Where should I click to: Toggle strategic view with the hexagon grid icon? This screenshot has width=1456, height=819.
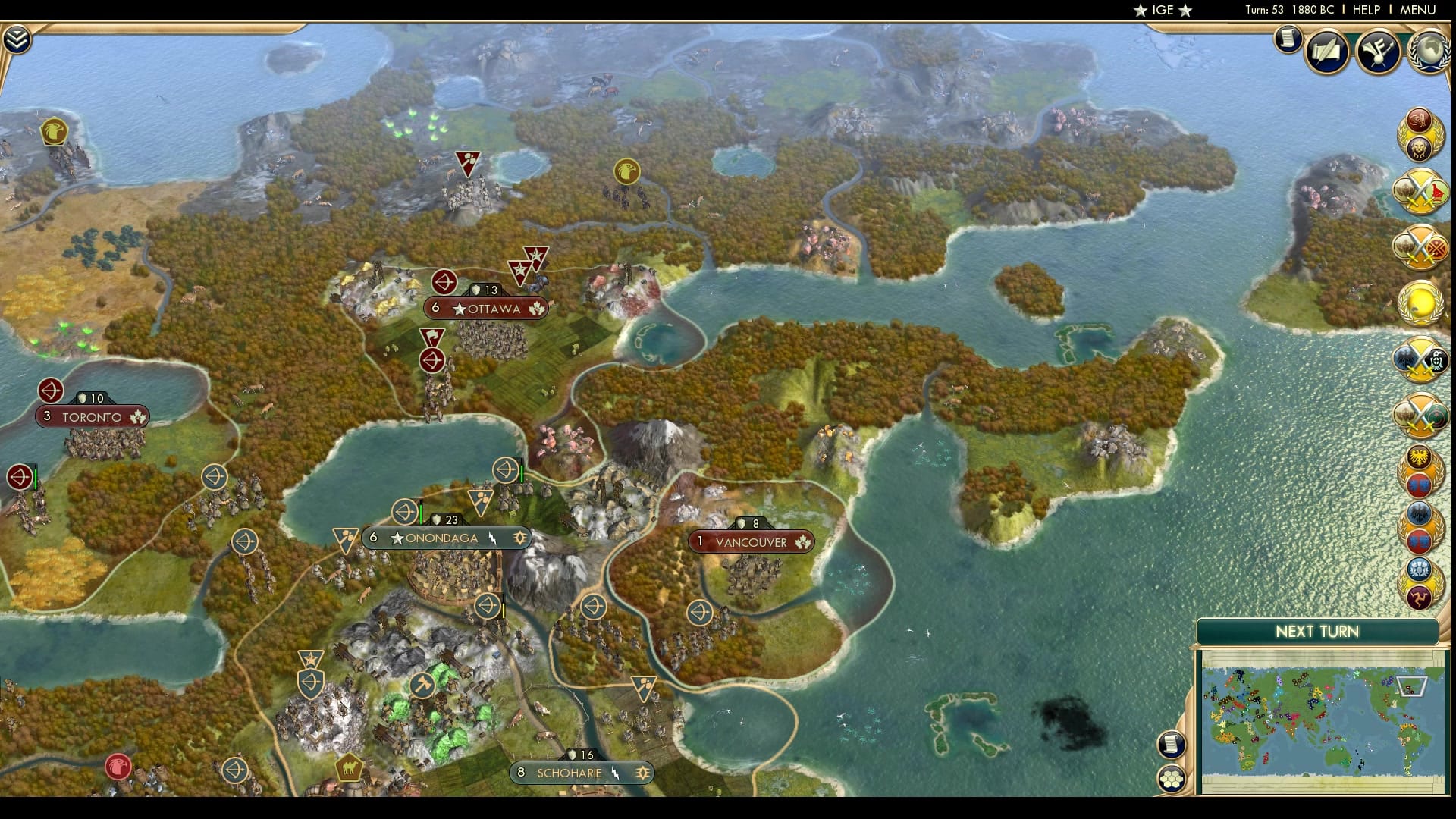1172,777
